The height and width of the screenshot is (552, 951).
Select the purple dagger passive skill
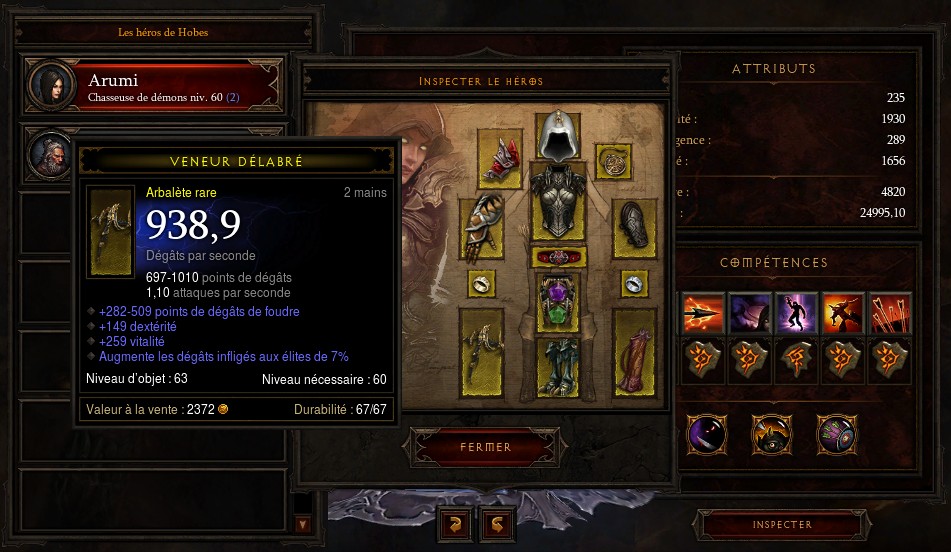click(x=708, y=434)
